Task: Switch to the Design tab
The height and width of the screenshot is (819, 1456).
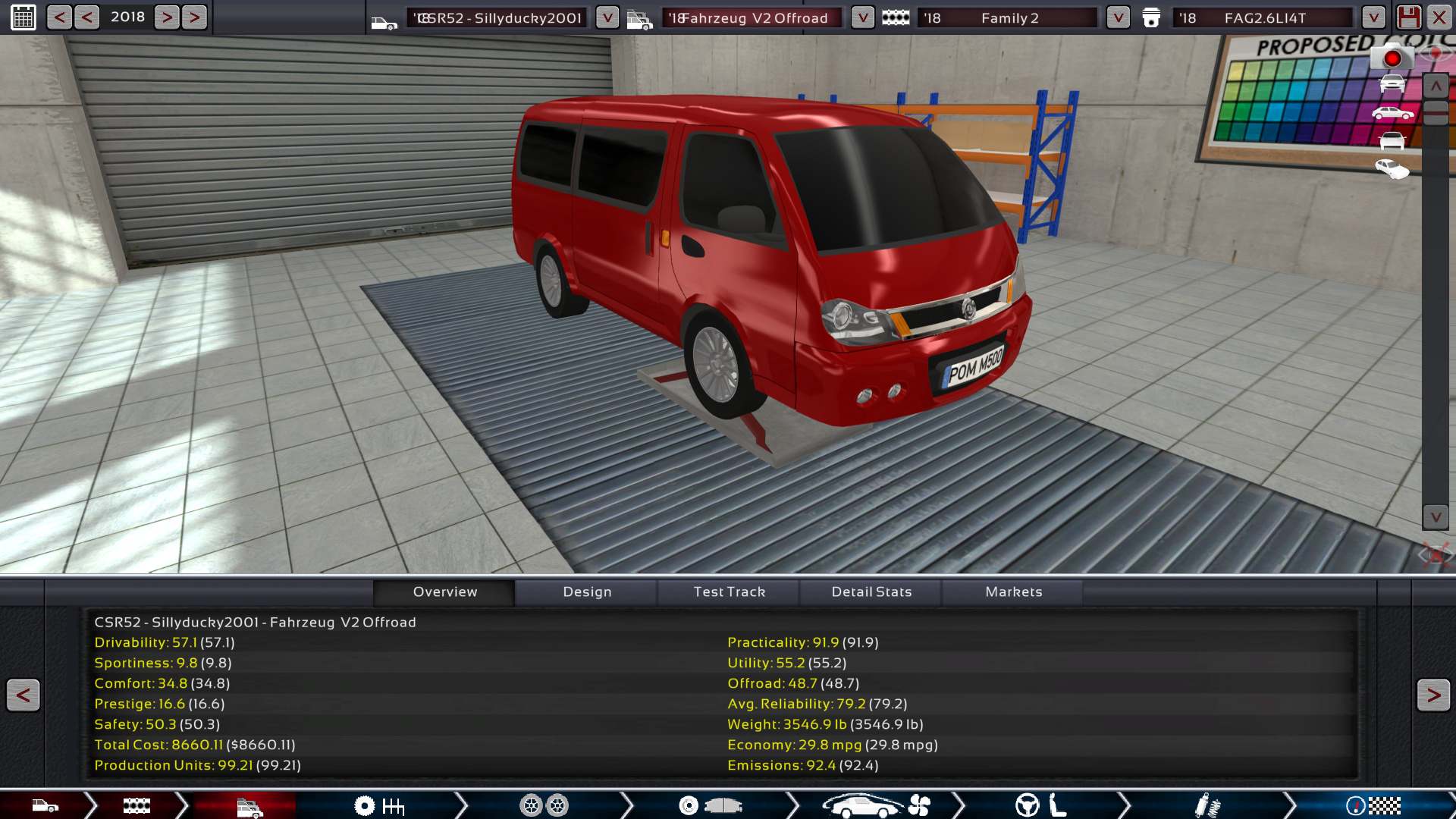Action: [587, 591]
